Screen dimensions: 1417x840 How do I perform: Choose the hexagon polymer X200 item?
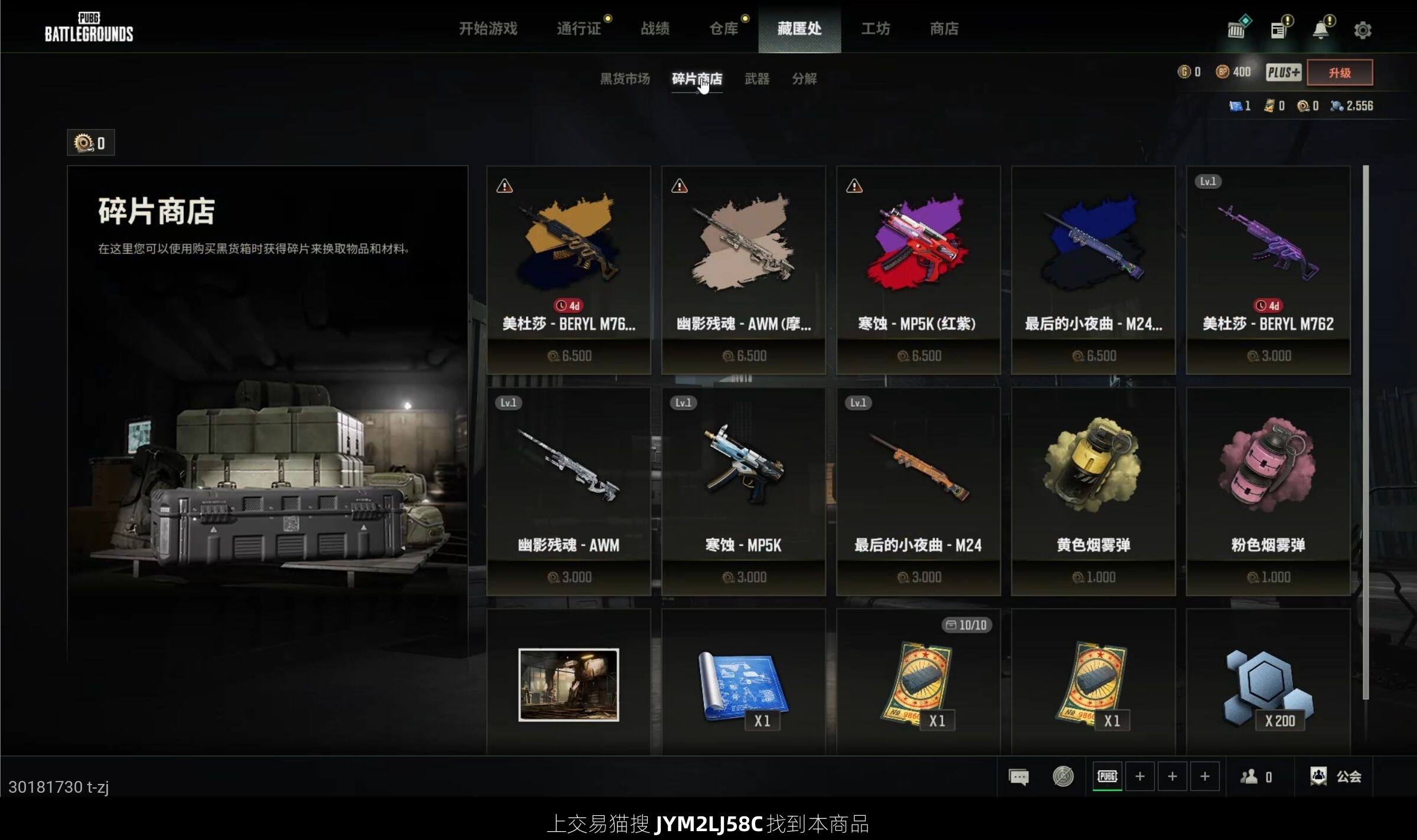[1268, 685]
